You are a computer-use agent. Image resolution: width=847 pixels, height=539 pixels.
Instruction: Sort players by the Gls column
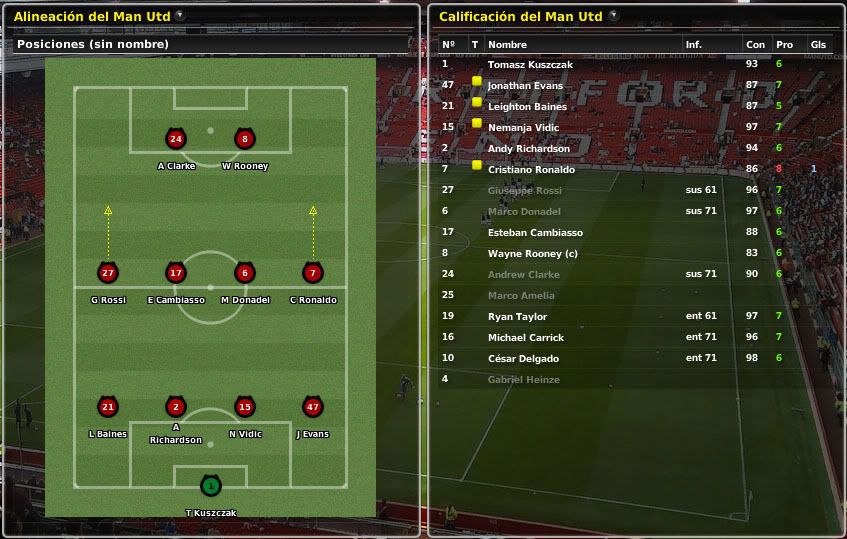(818, 45)
